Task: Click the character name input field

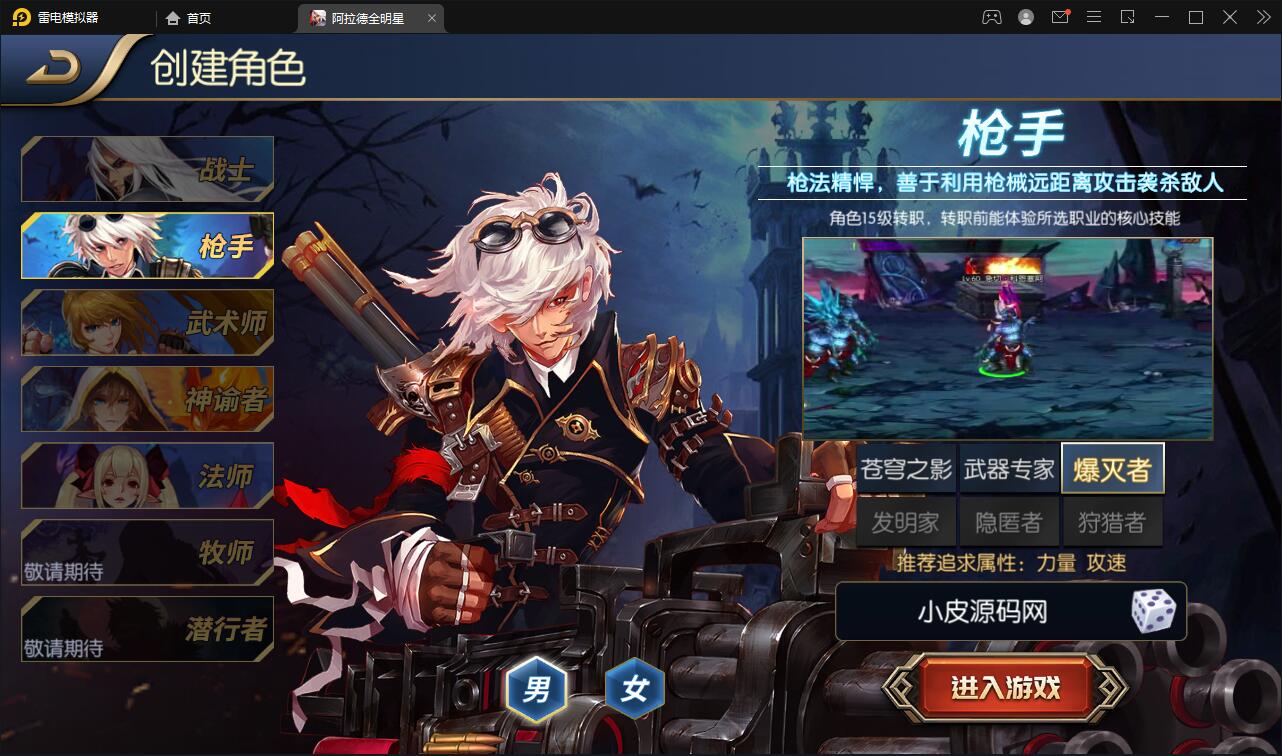Action: pyautogui.click(x=985, y=610)
